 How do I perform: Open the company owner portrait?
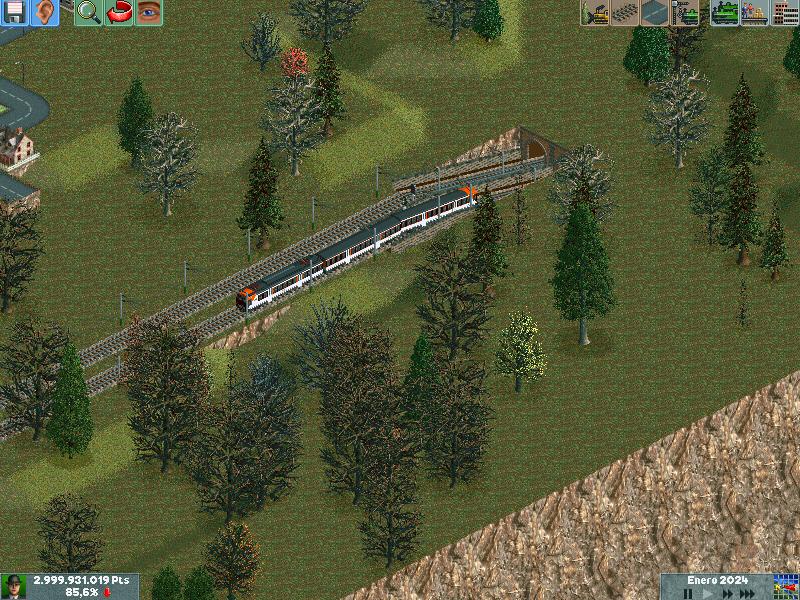click(14, 586)
